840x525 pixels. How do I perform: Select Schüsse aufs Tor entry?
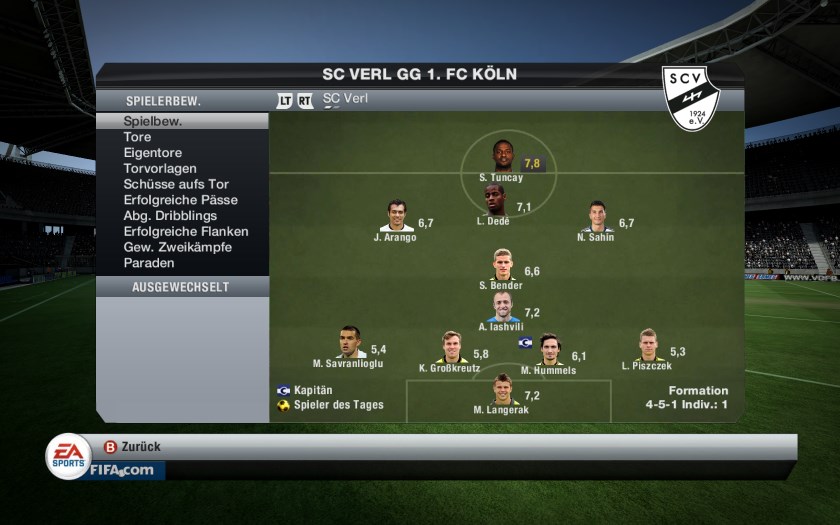(176, 184)
